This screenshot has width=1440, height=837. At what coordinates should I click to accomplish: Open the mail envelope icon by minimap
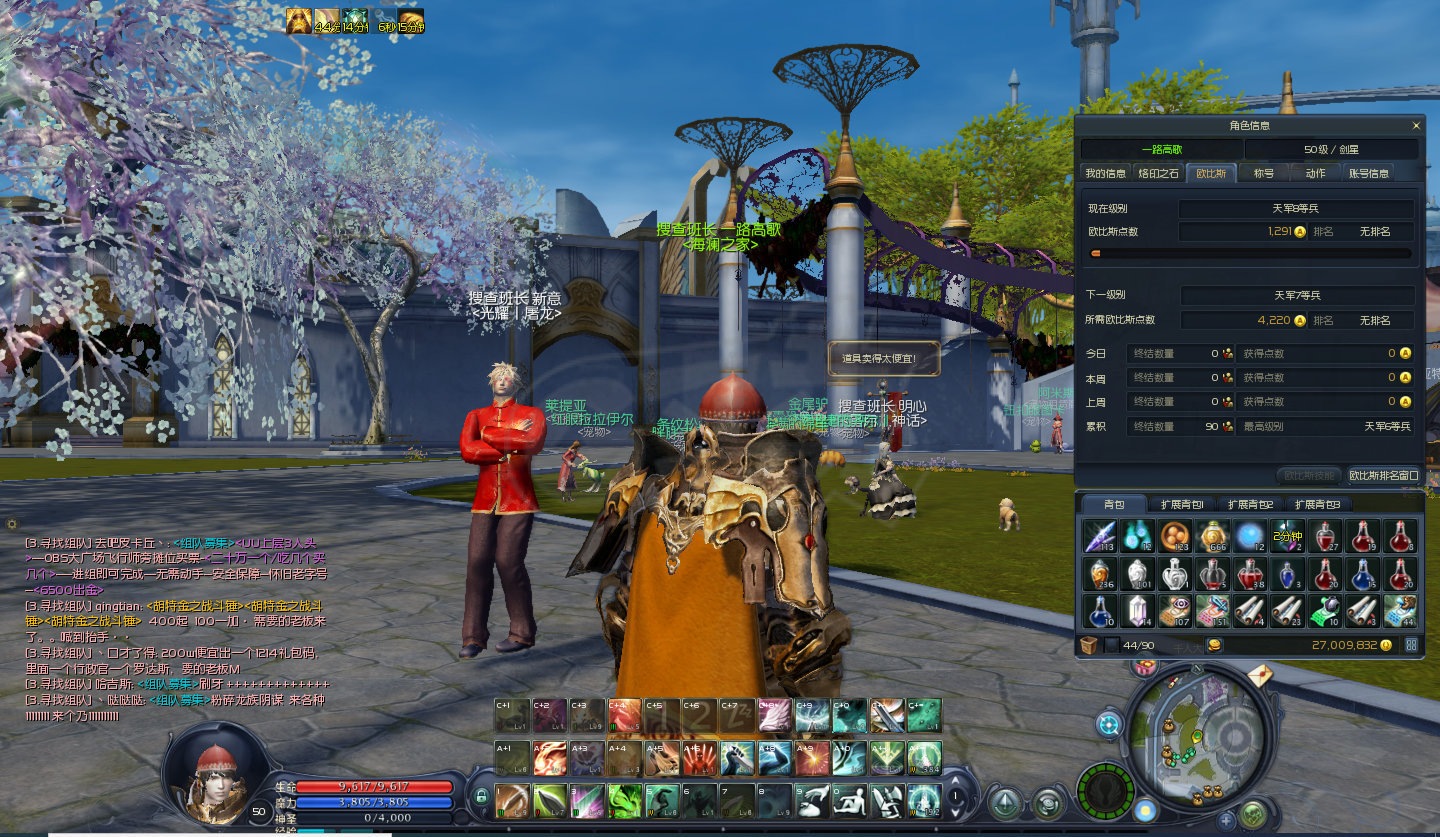1260,677
